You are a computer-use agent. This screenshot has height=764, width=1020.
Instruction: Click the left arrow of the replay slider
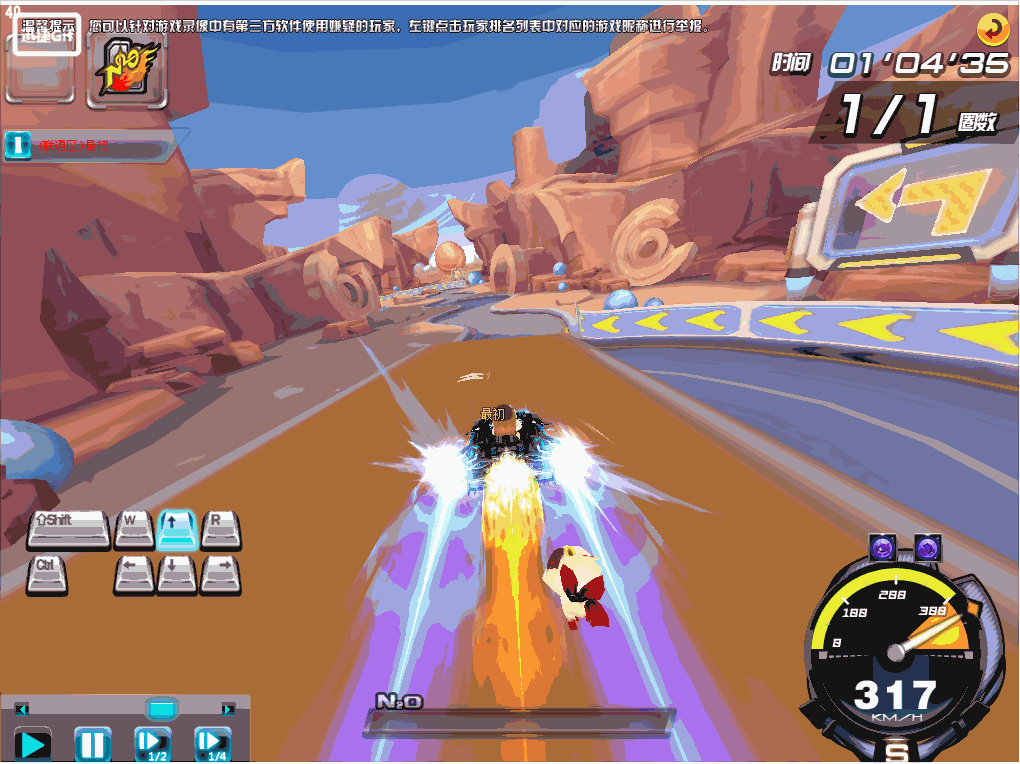click(x=21, y=709)
